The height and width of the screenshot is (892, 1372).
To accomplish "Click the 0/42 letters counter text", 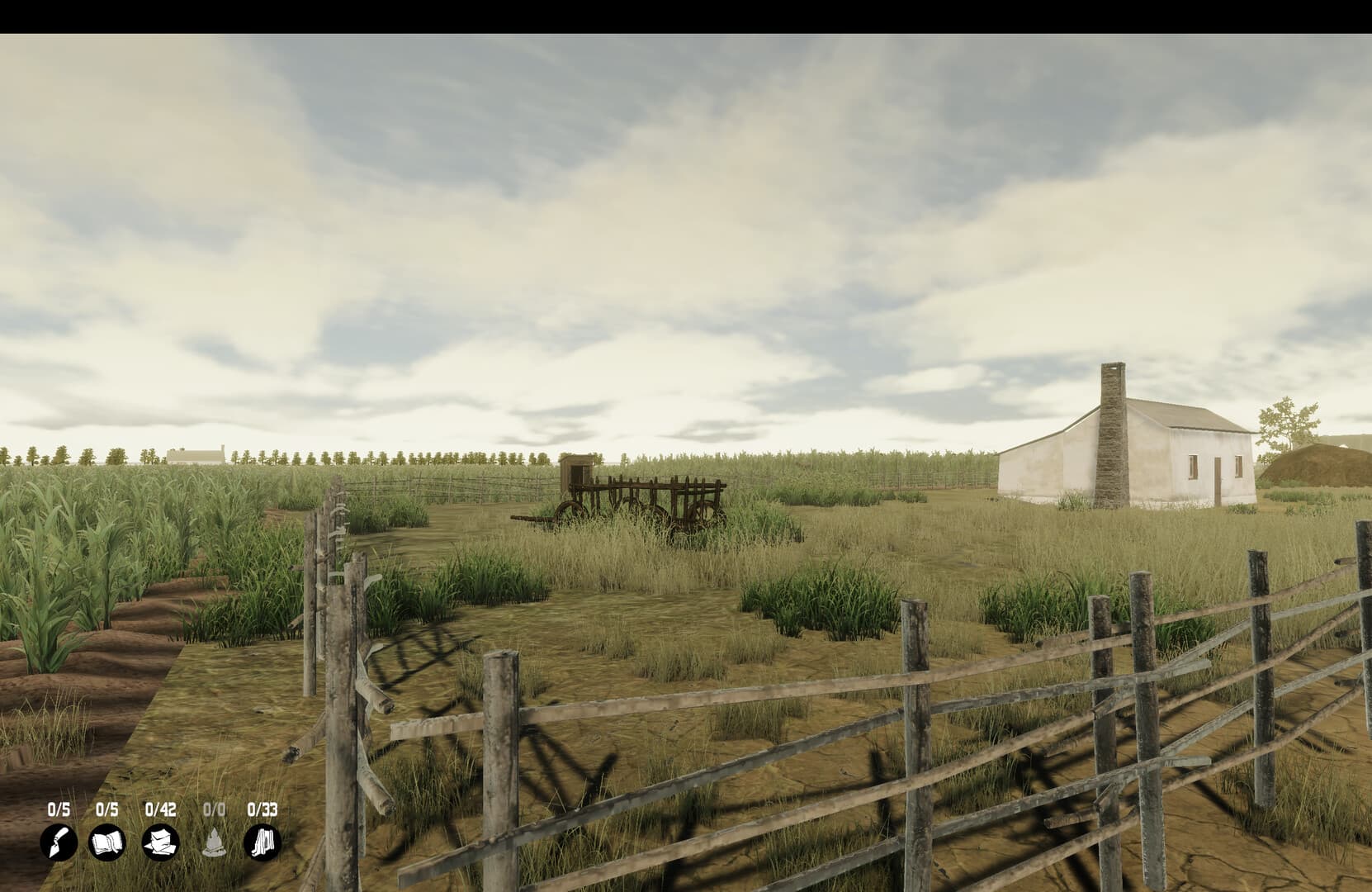I will (161, 810).
